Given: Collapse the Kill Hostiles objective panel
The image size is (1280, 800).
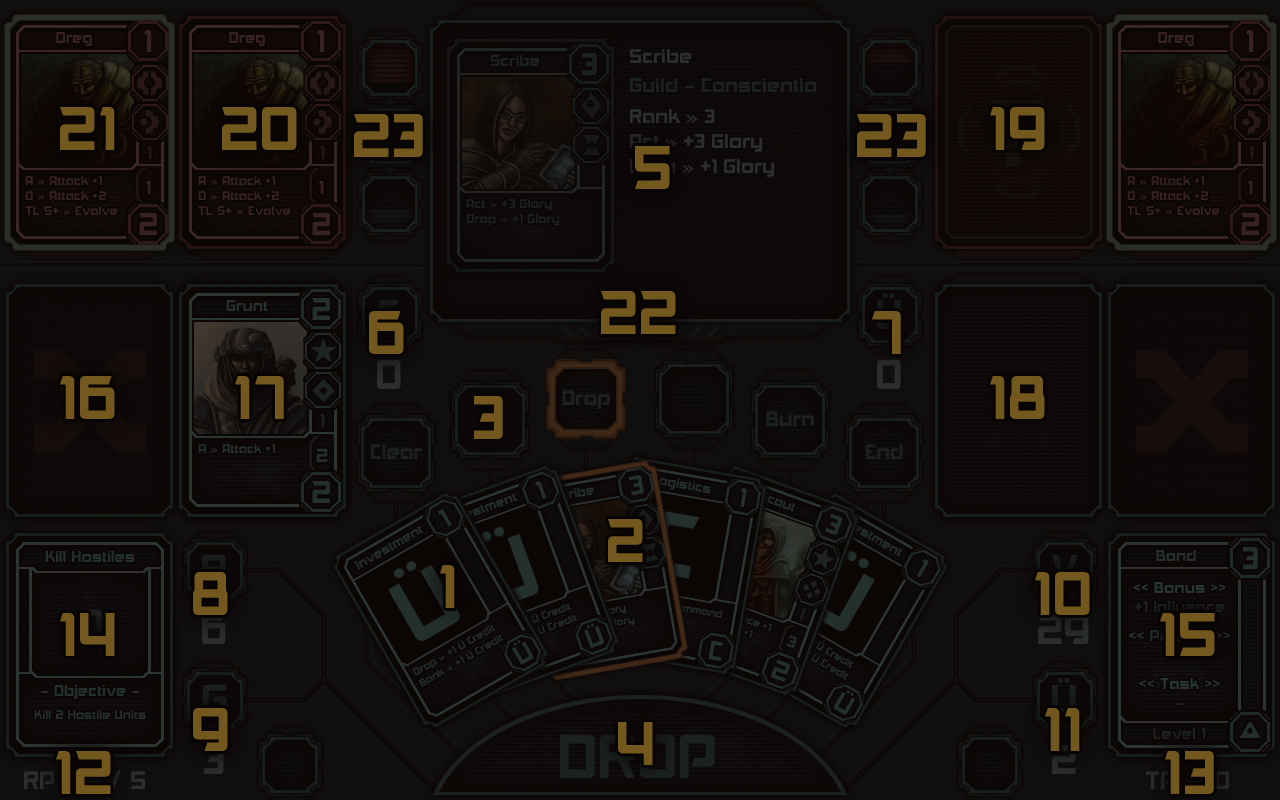Looking at the screenshot, I should tap(88, 630).
